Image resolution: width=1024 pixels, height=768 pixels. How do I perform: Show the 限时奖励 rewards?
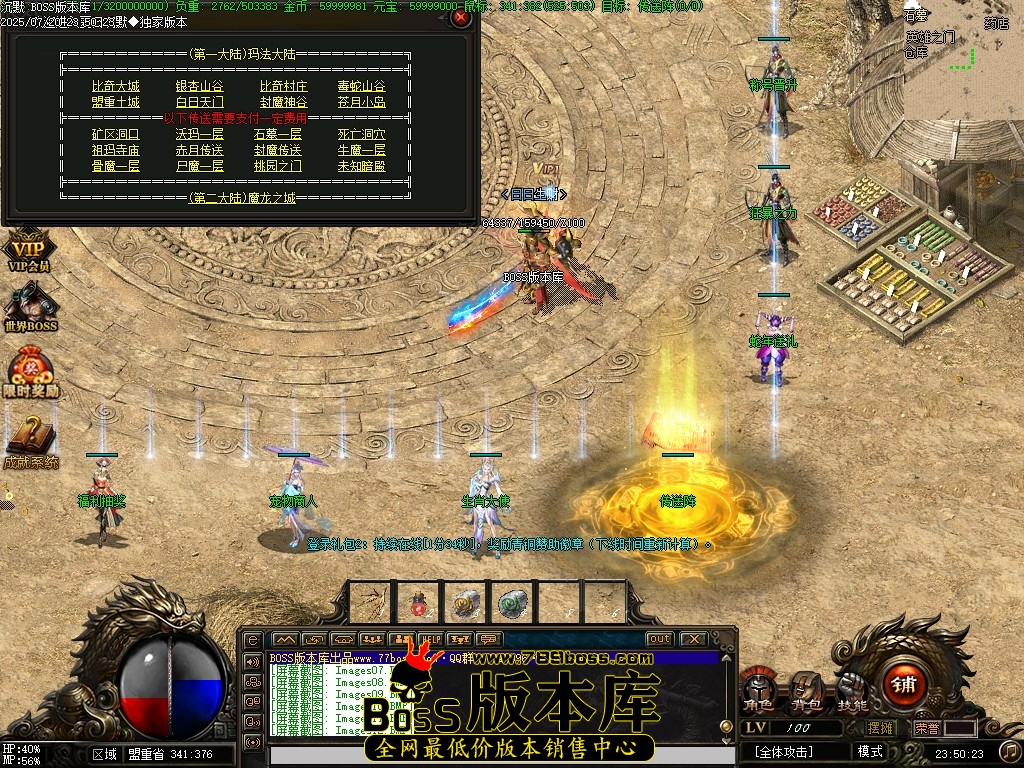30,374
